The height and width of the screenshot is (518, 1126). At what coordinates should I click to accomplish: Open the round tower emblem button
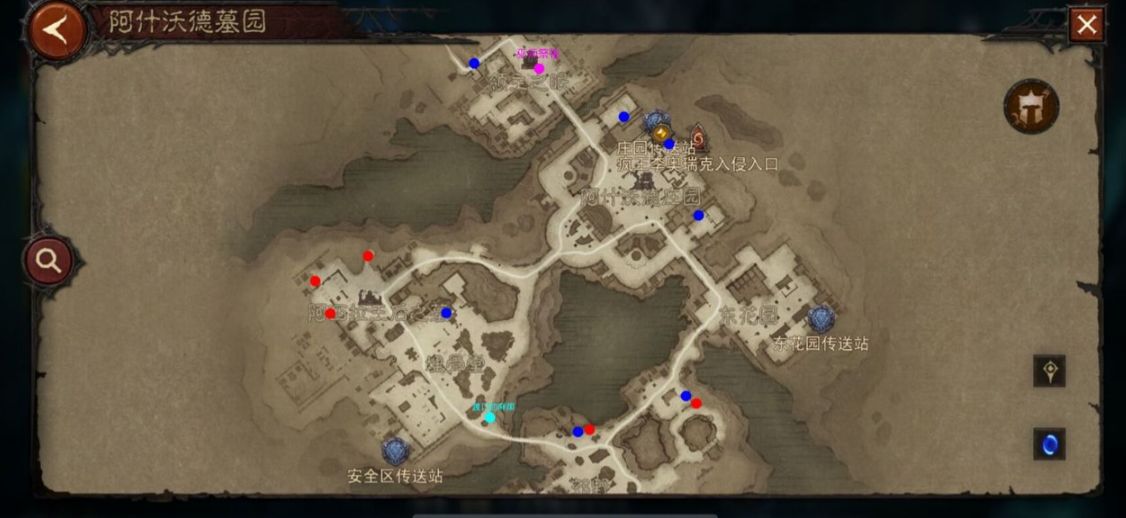(1031, 106)
